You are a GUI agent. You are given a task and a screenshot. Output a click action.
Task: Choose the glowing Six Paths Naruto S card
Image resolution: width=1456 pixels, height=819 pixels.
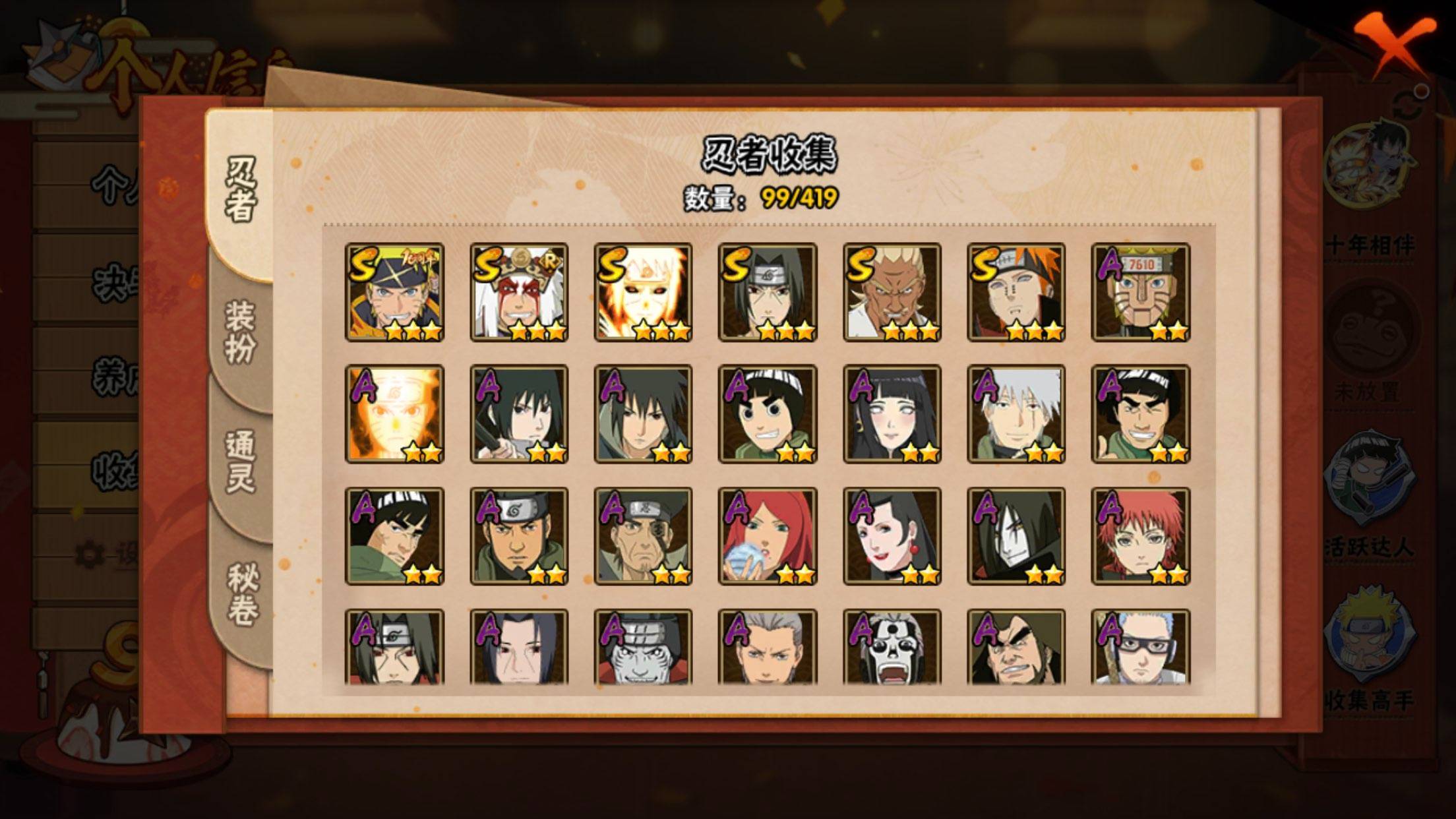(643, 292)
